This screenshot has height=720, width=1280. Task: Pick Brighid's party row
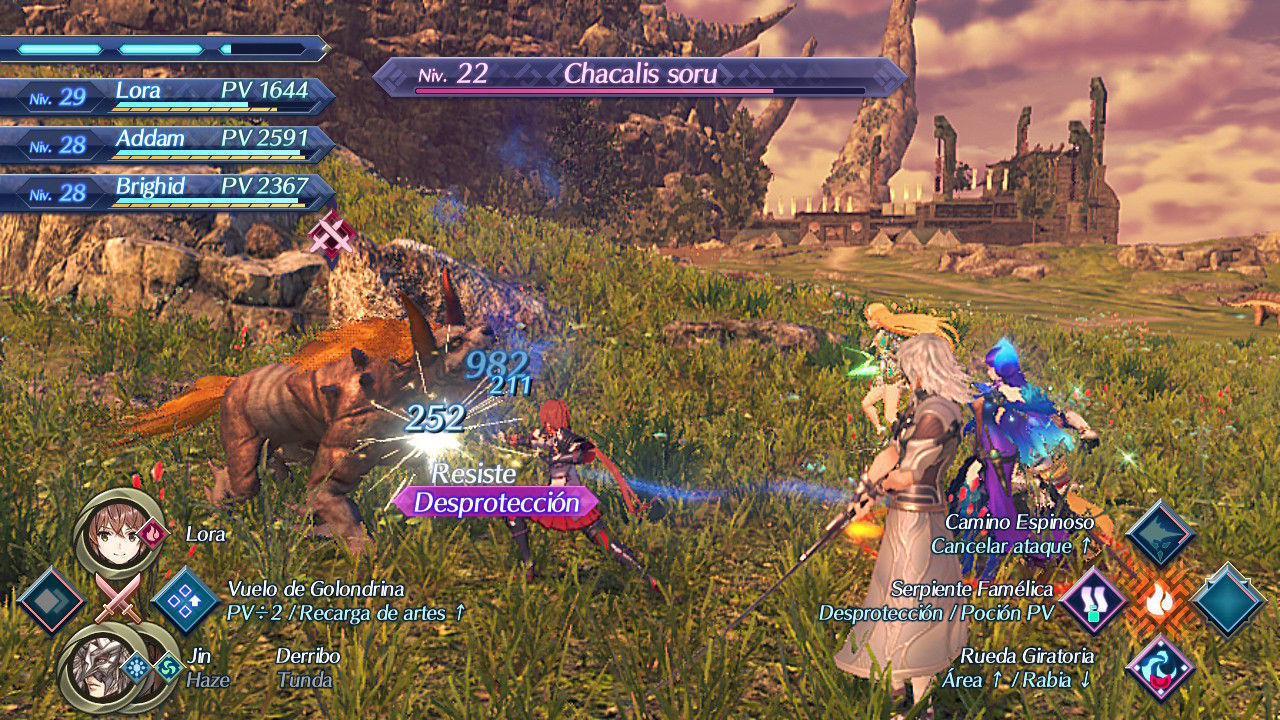168,192
